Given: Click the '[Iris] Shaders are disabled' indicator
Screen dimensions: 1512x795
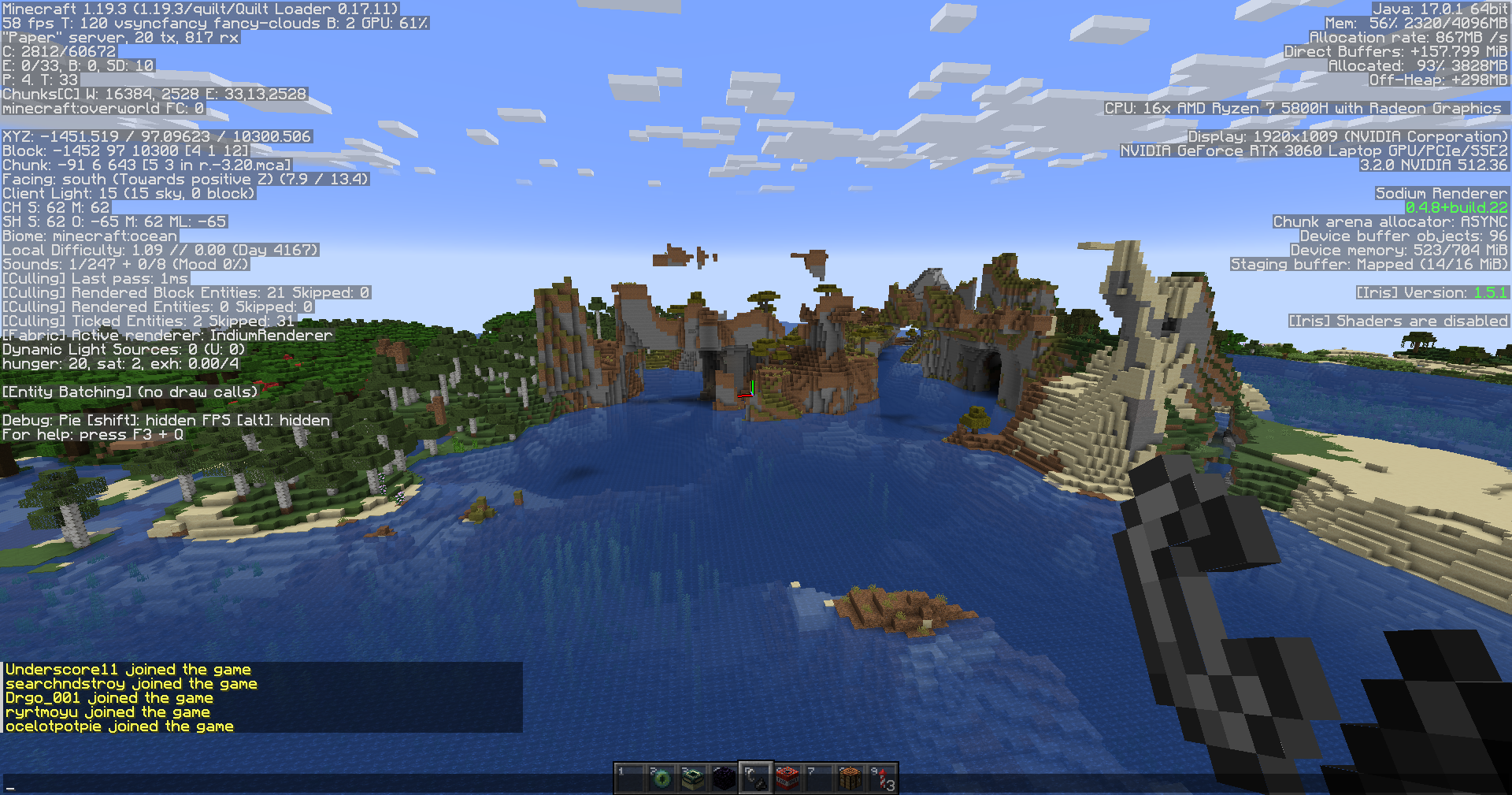Looking at the screenshot, I should (1398, 321).
